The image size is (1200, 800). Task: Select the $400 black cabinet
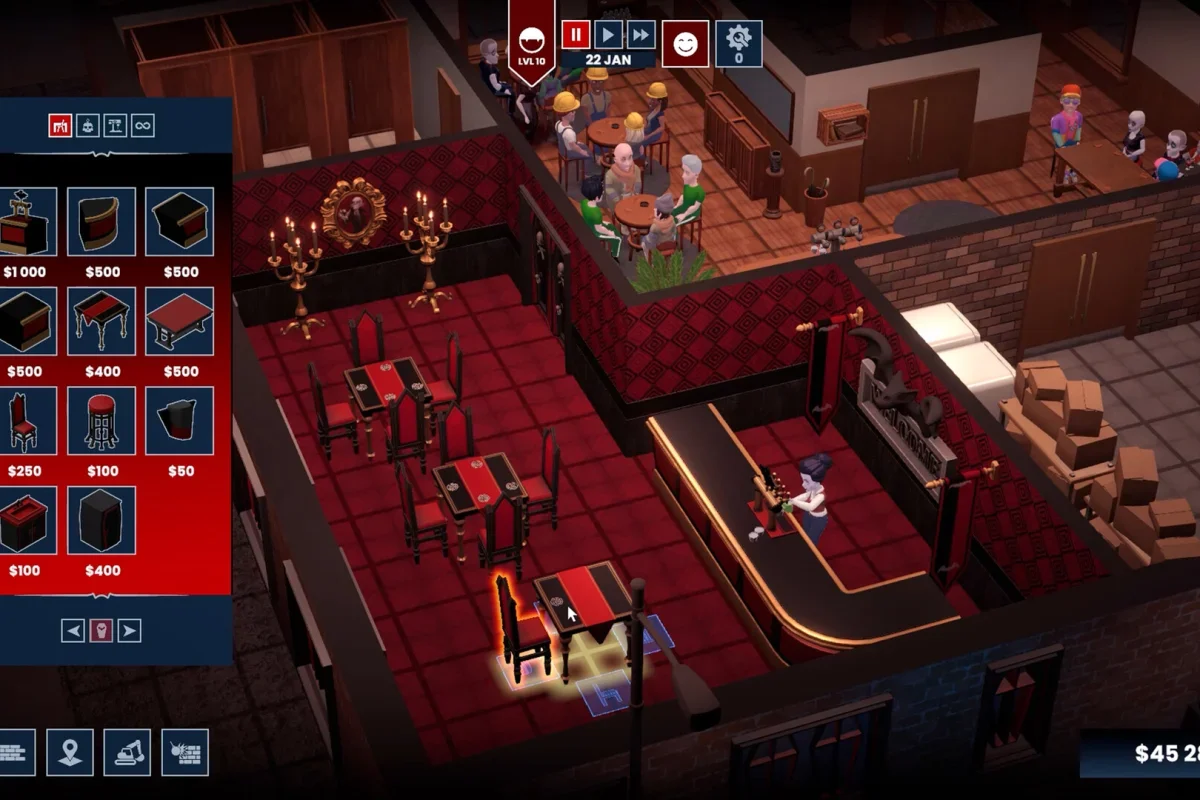point(101,520)
